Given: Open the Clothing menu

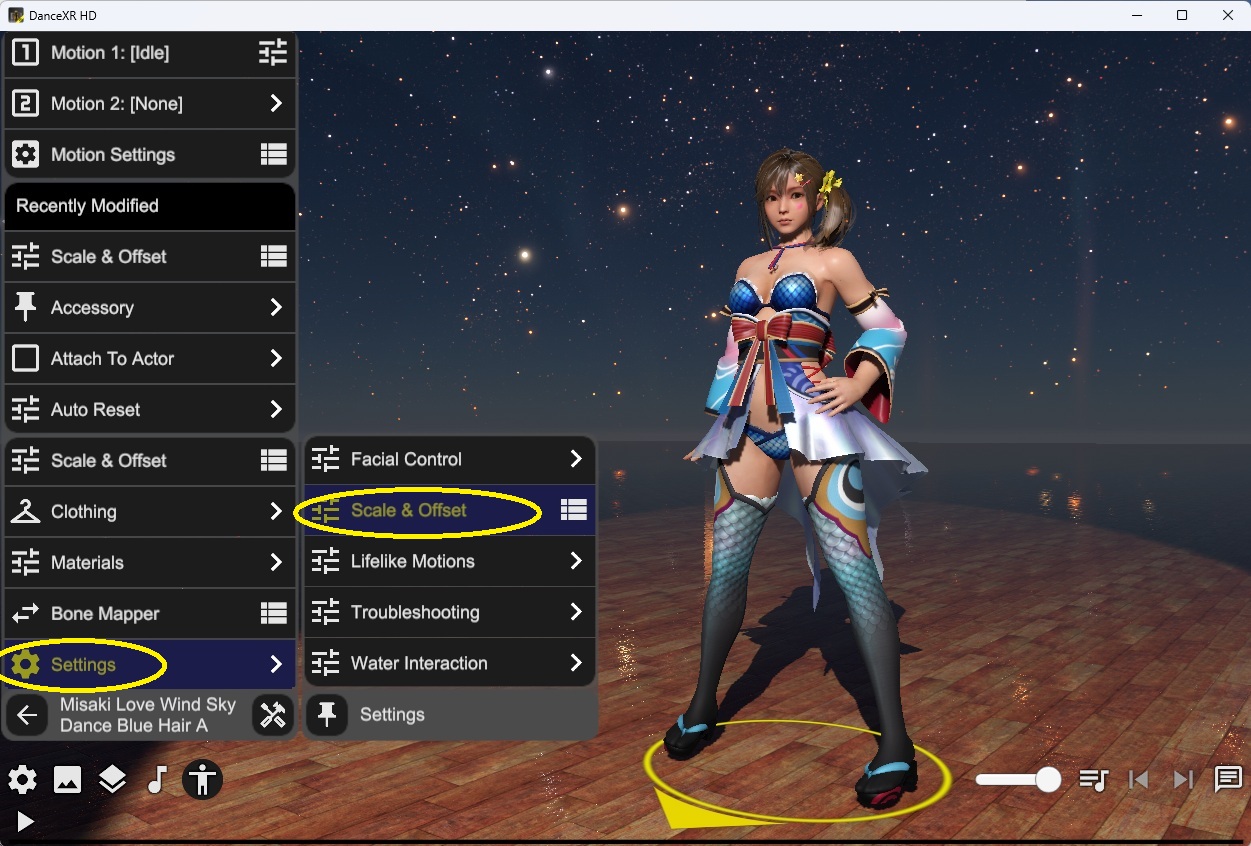Looking at the screenshot, I should [x=150, y=512].
